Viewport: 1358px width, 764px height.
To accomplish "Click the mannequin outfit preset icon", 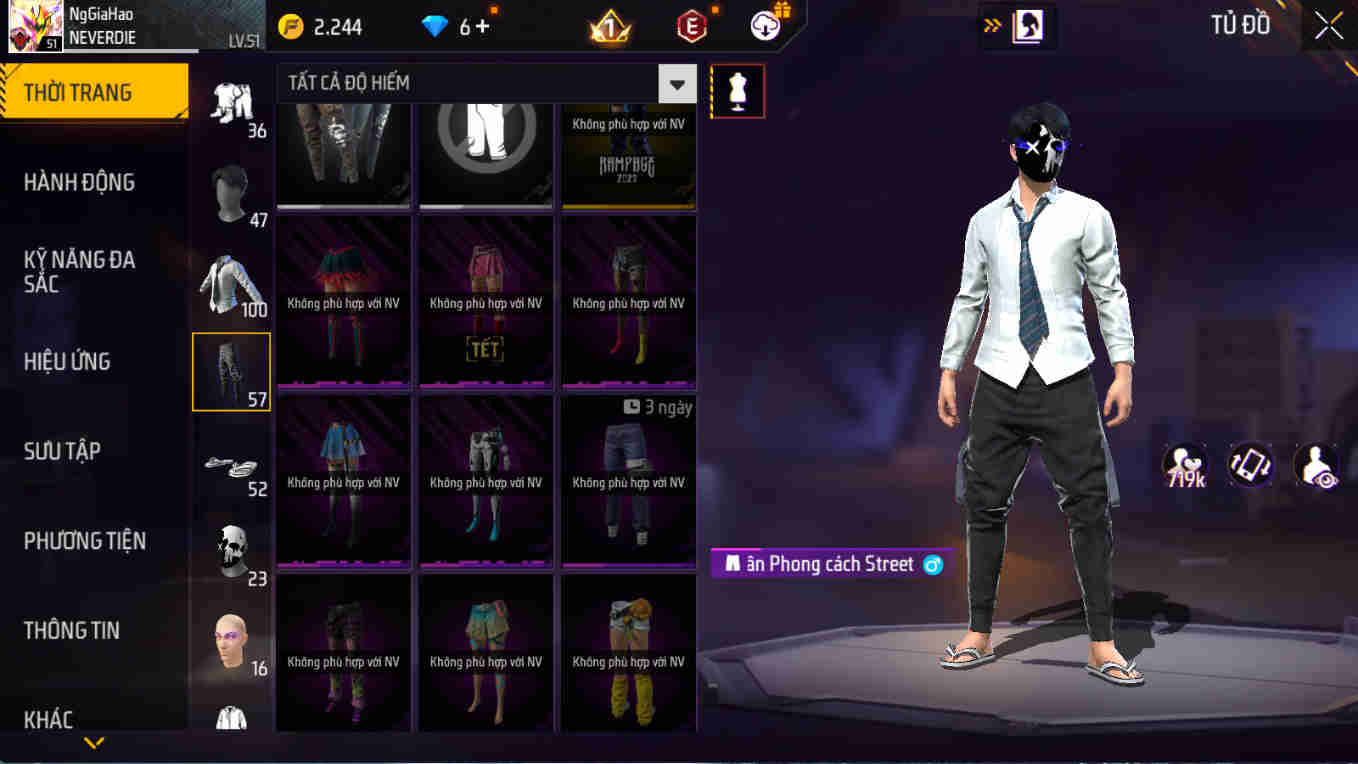I will point(737,90).
